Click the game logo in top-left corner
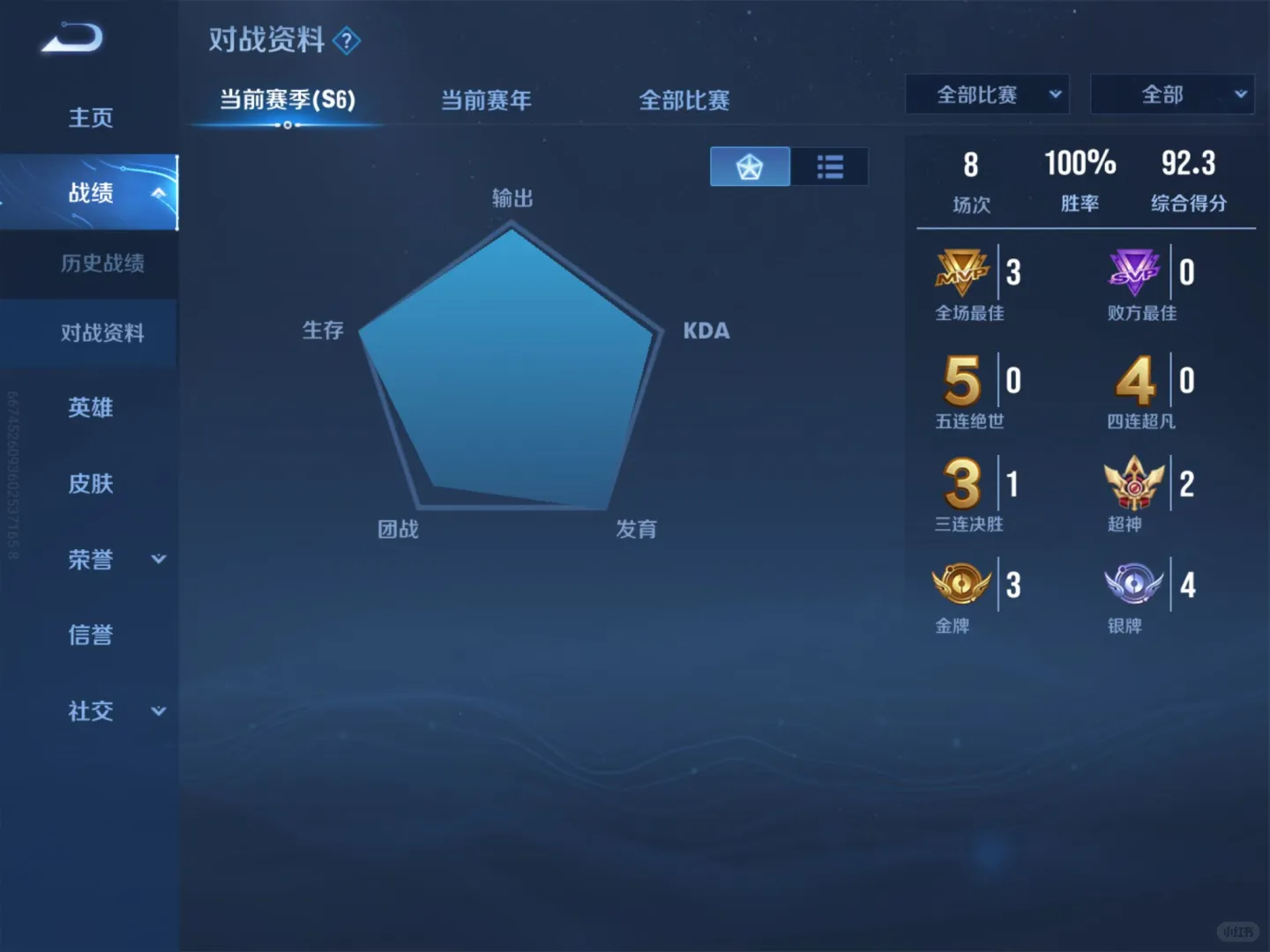 72,39
